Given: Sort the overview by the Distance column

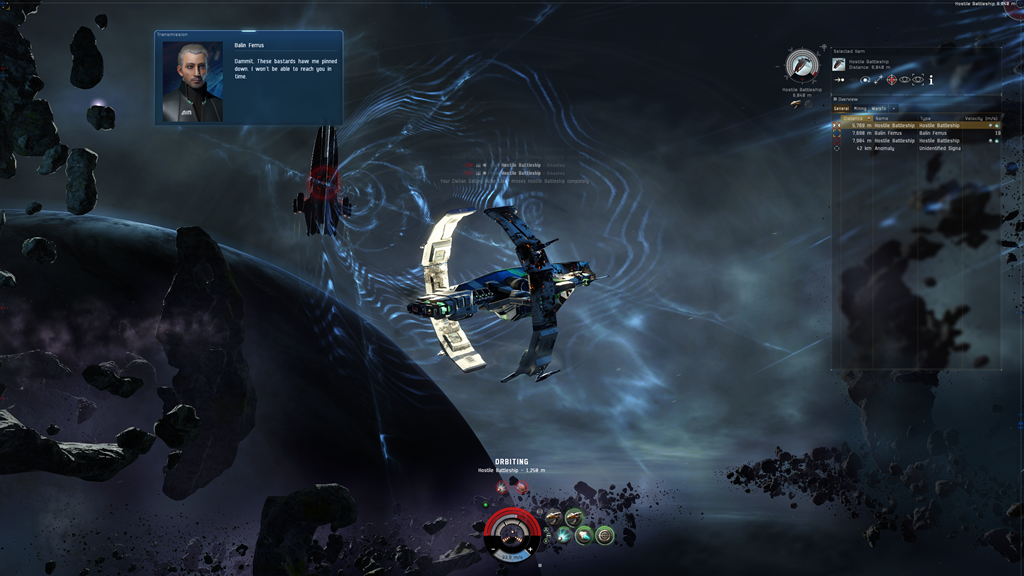Looking at the screenshot, I should click(854, 118).
